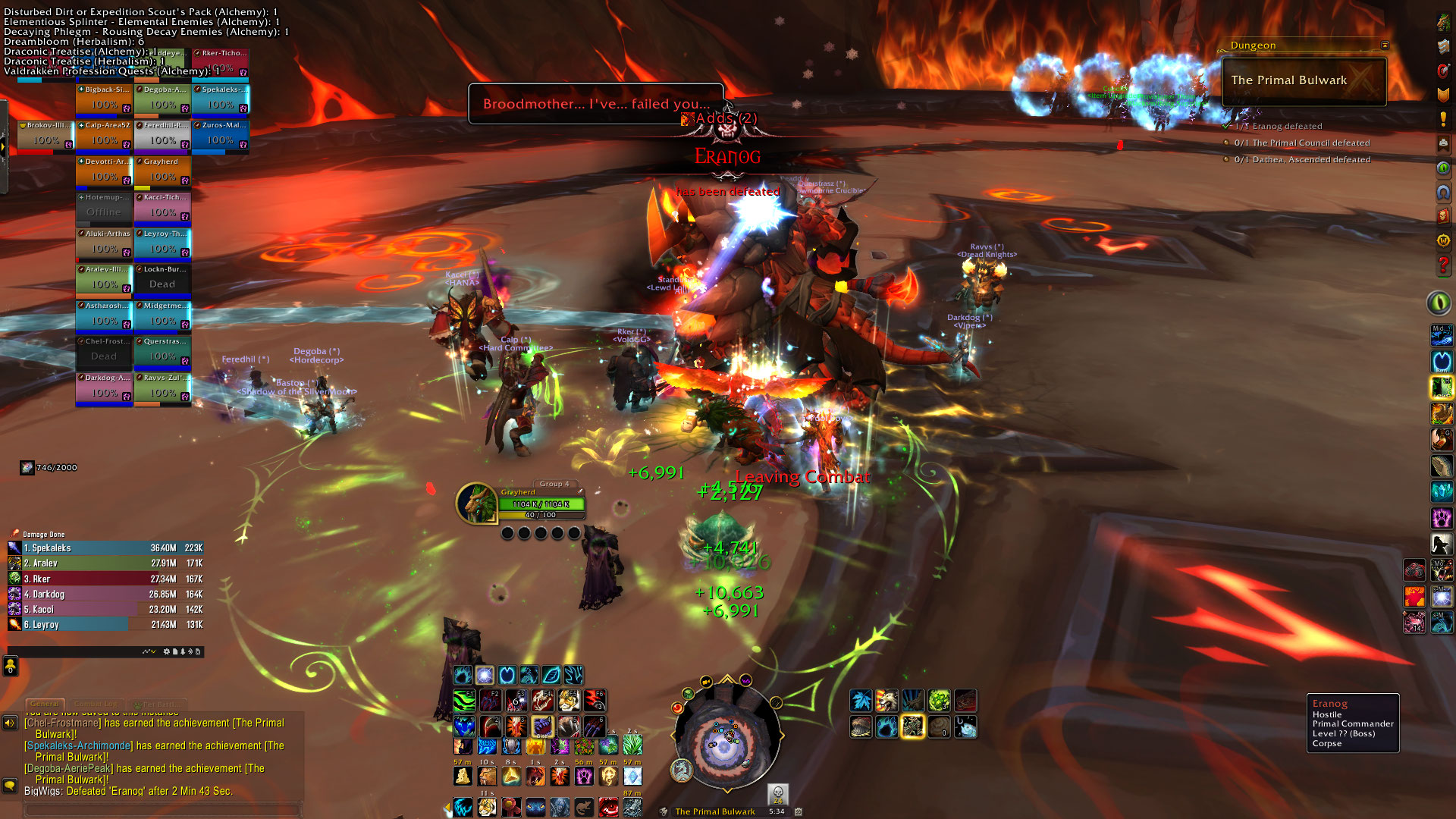Open the yellow exclamation quest log icon
The height and width of the screenshot is (819, 1456).
pos(1443,120)
